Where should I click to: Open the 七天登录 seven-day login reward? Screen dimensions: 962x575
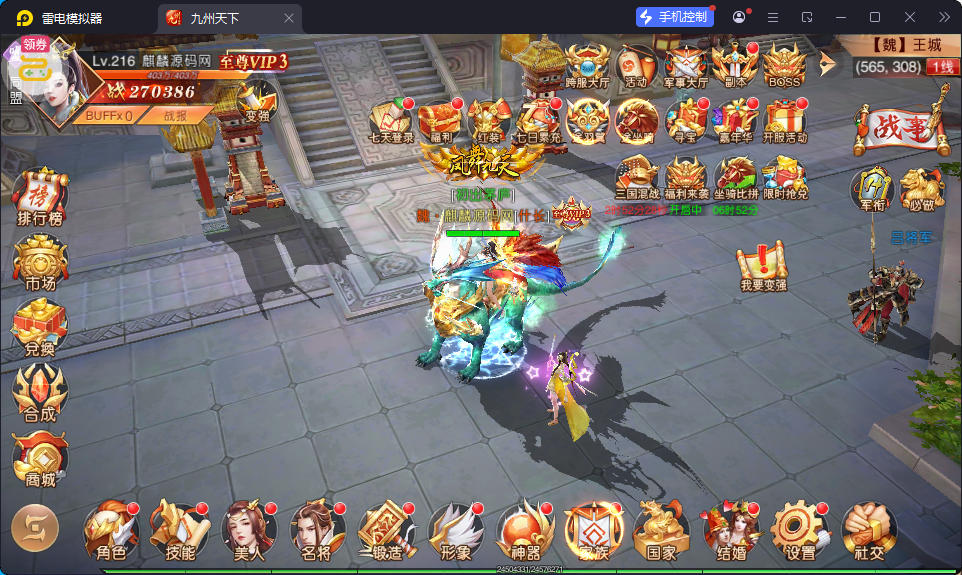(x=391, y=120)
